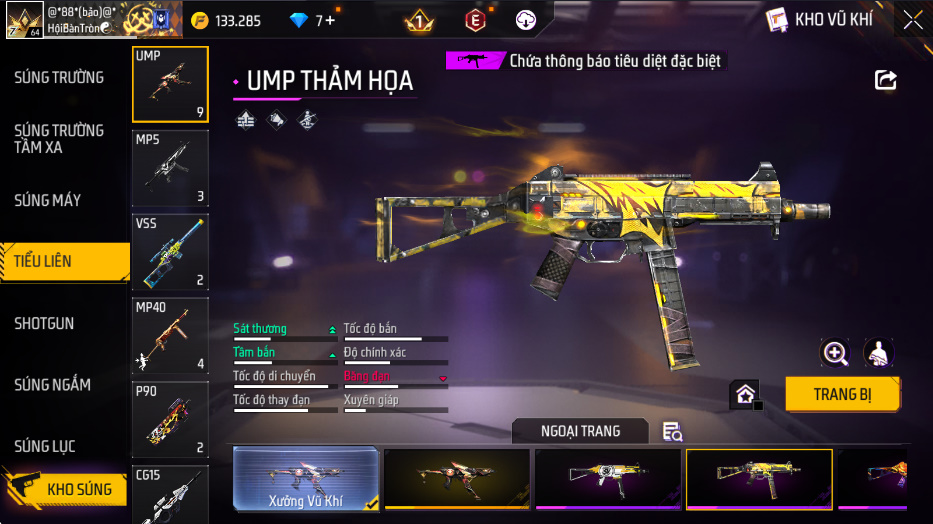The image size is (933, 524).
Task: Click the share icon for this skin
Action: [x=885, y=80]
